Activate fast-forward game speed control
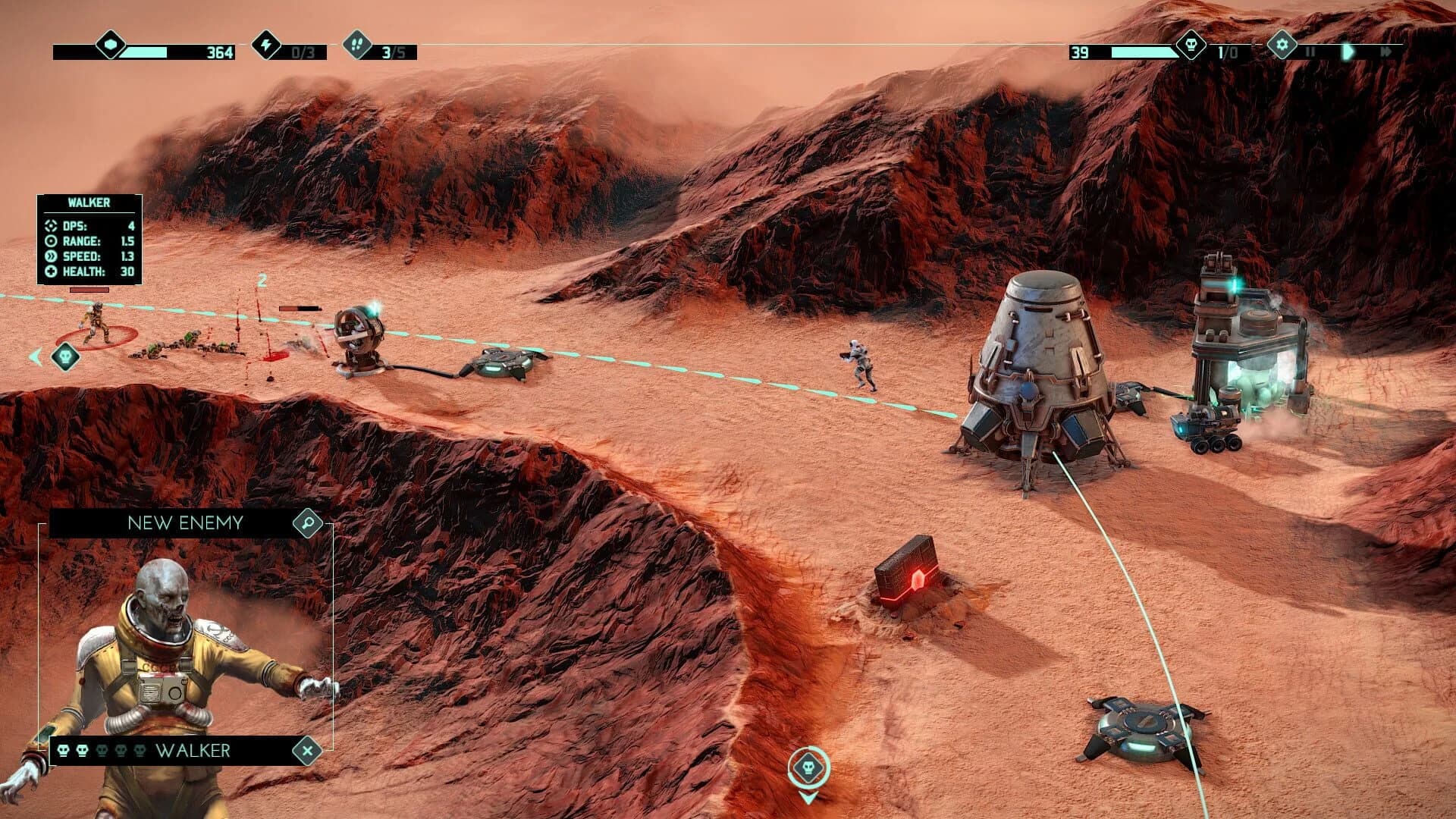The width and height of the screenshot is (1456, 819). [x=1387, y=51]
